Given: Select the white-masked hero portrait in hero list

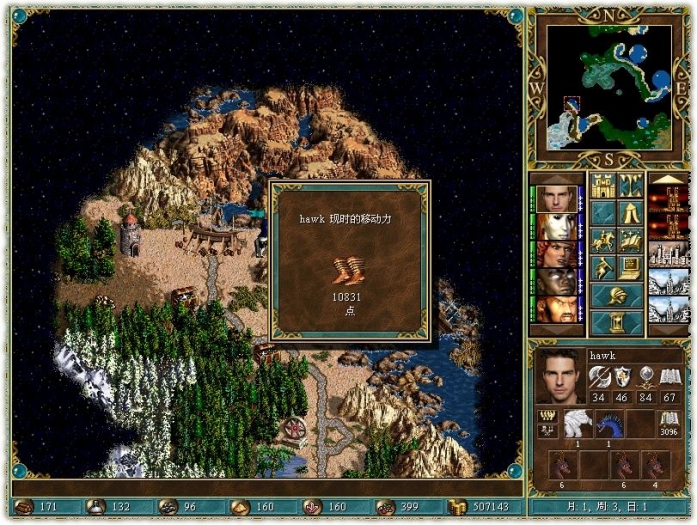Looking at the screenshot, I should click(x=556, y=227).
